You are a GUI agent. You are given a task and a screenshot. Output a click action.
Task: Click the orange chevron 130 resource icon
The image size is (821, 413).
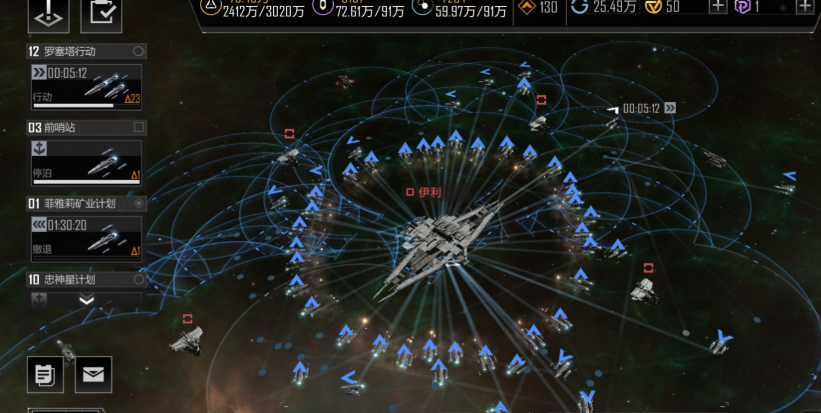525,8
